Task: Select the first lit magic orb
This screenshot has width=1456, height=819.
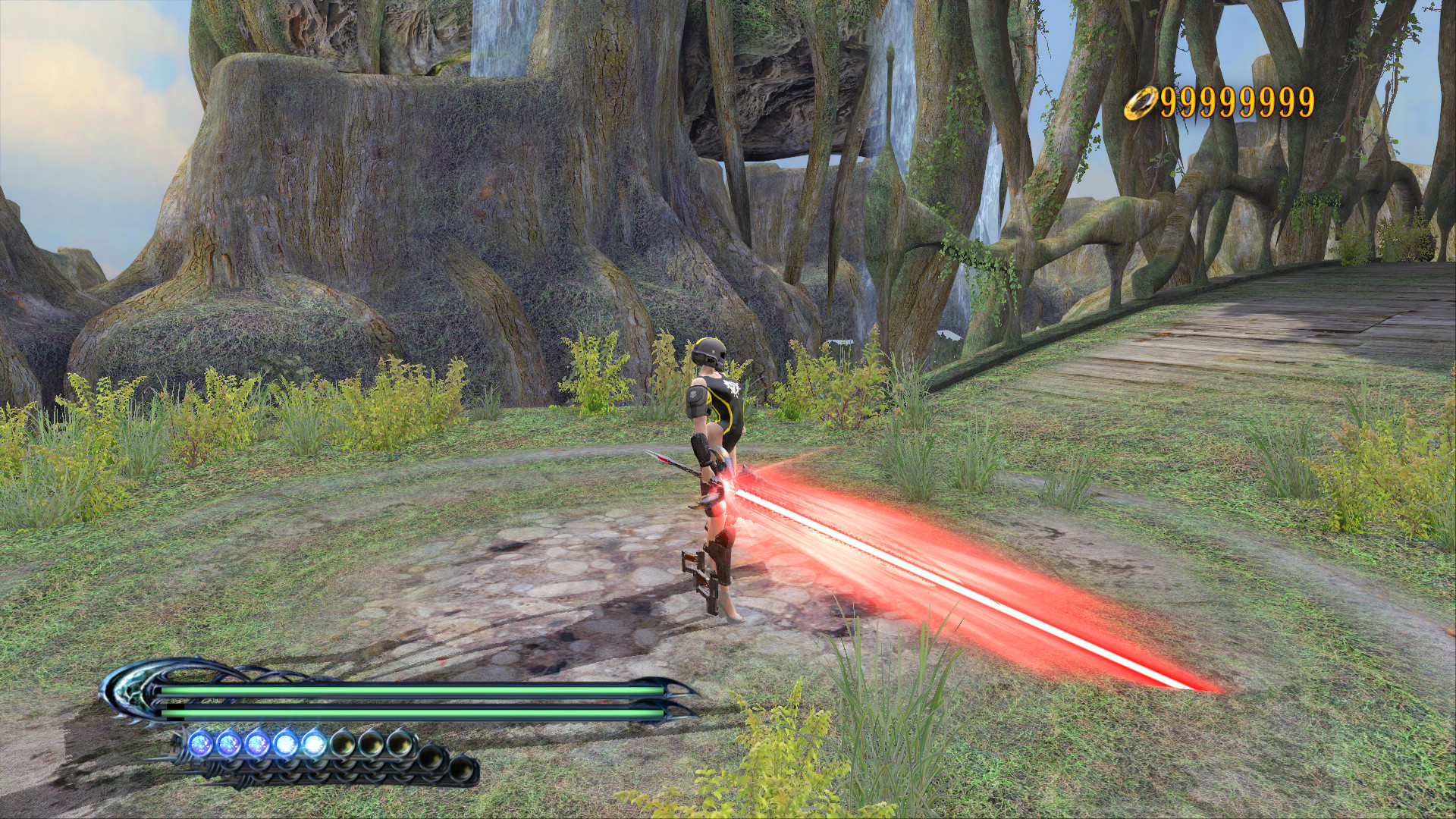Action: point(201,742)
